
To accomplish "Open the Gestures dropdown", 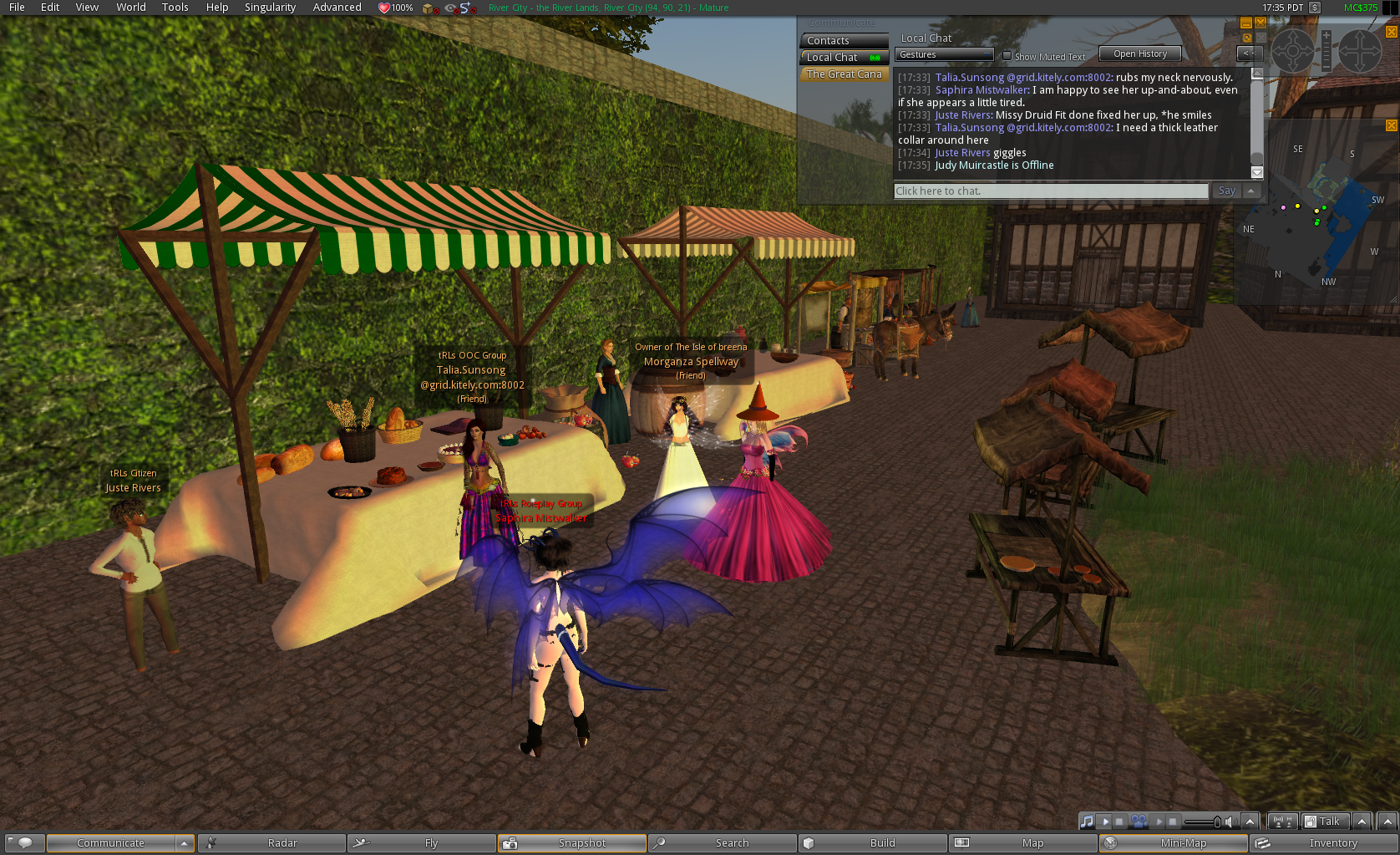I will pyautogui.click(x=944, y=55).
